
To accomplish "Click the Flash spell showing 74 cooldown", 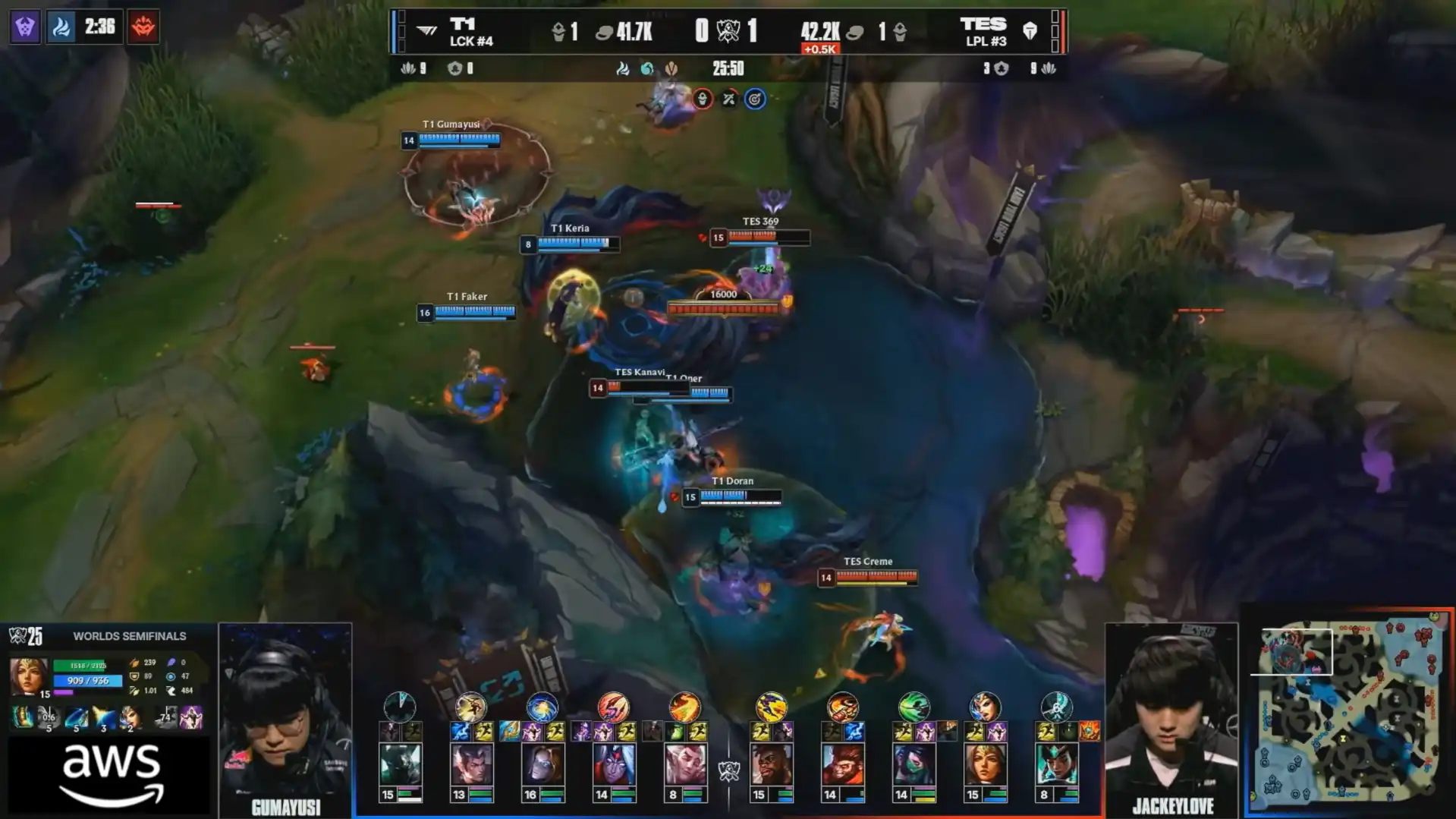I will [165, 717].
